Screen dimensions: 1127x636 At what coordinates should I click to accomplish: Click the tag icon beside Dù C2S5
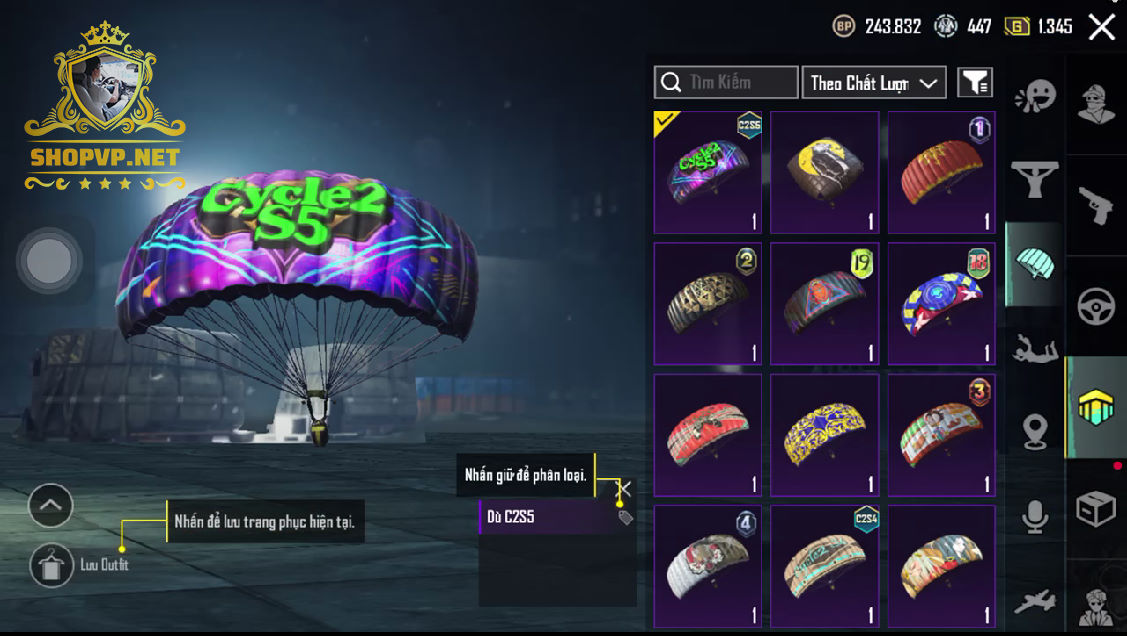point(626,517)
